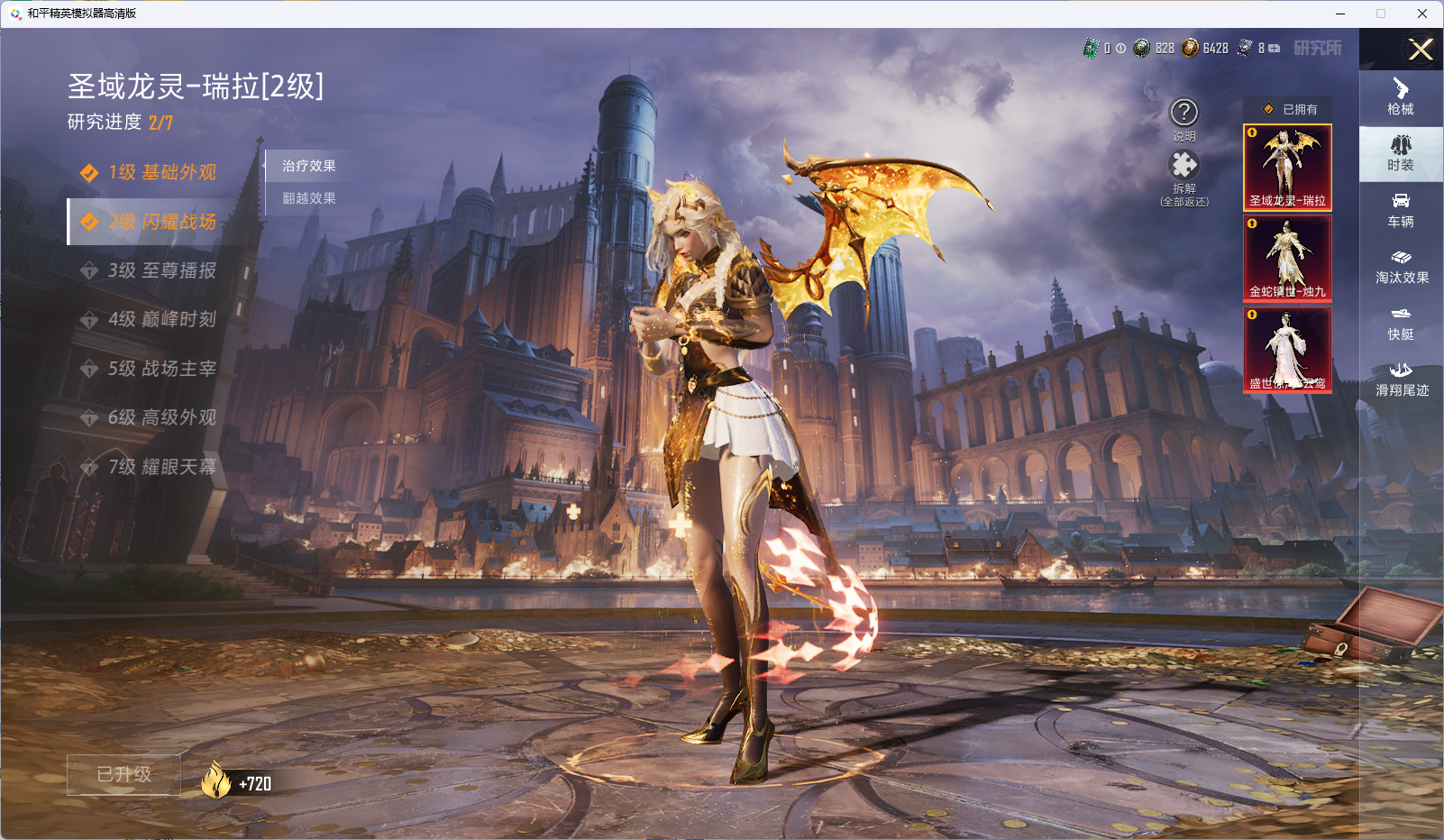Show the 翻越效果 preview
Image resolution: width=1444 pixels, height=840 pixels.
pyautogui.click(x=309, y=198)
